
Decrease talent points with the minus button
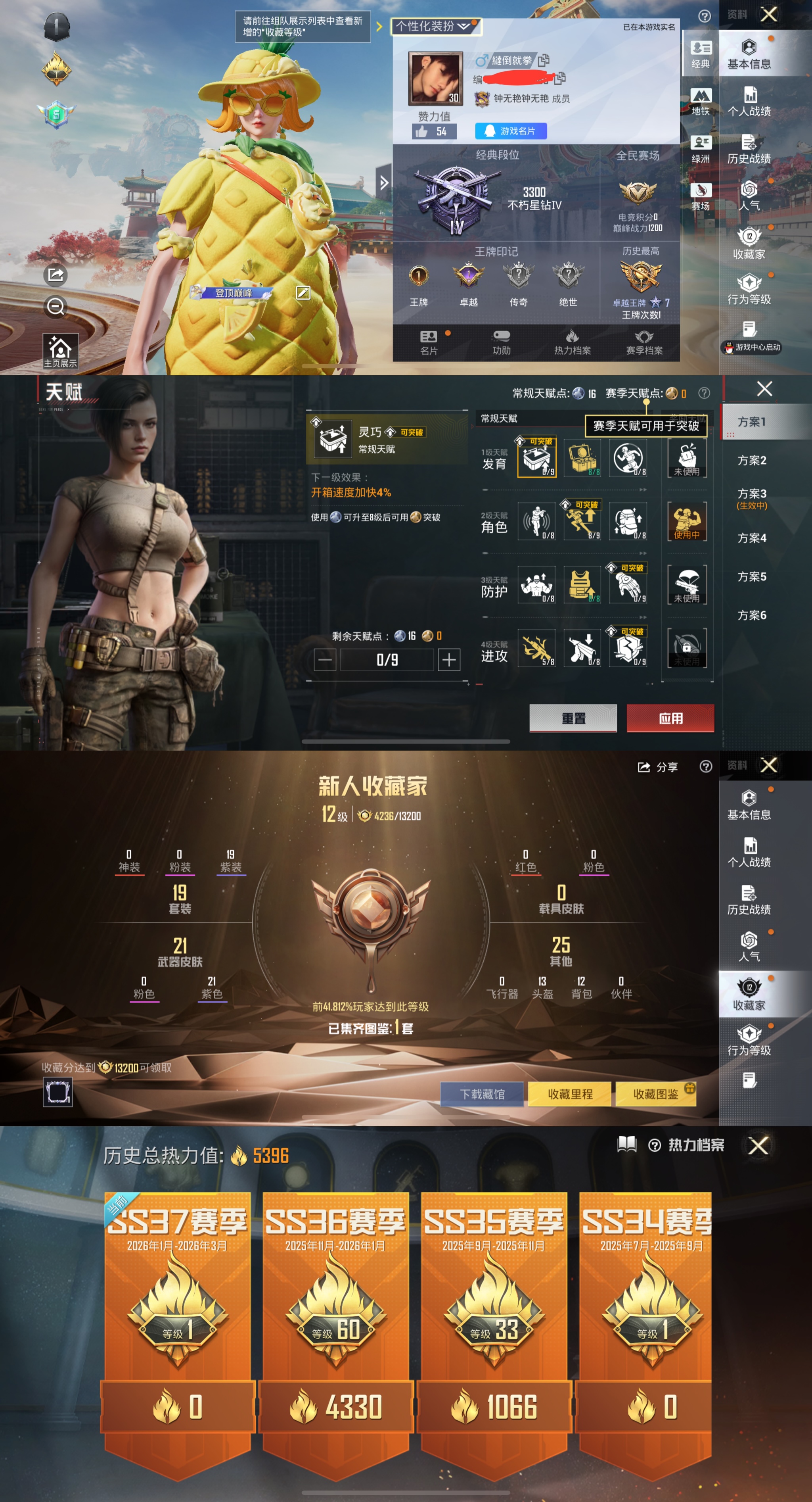coord(325,659)
